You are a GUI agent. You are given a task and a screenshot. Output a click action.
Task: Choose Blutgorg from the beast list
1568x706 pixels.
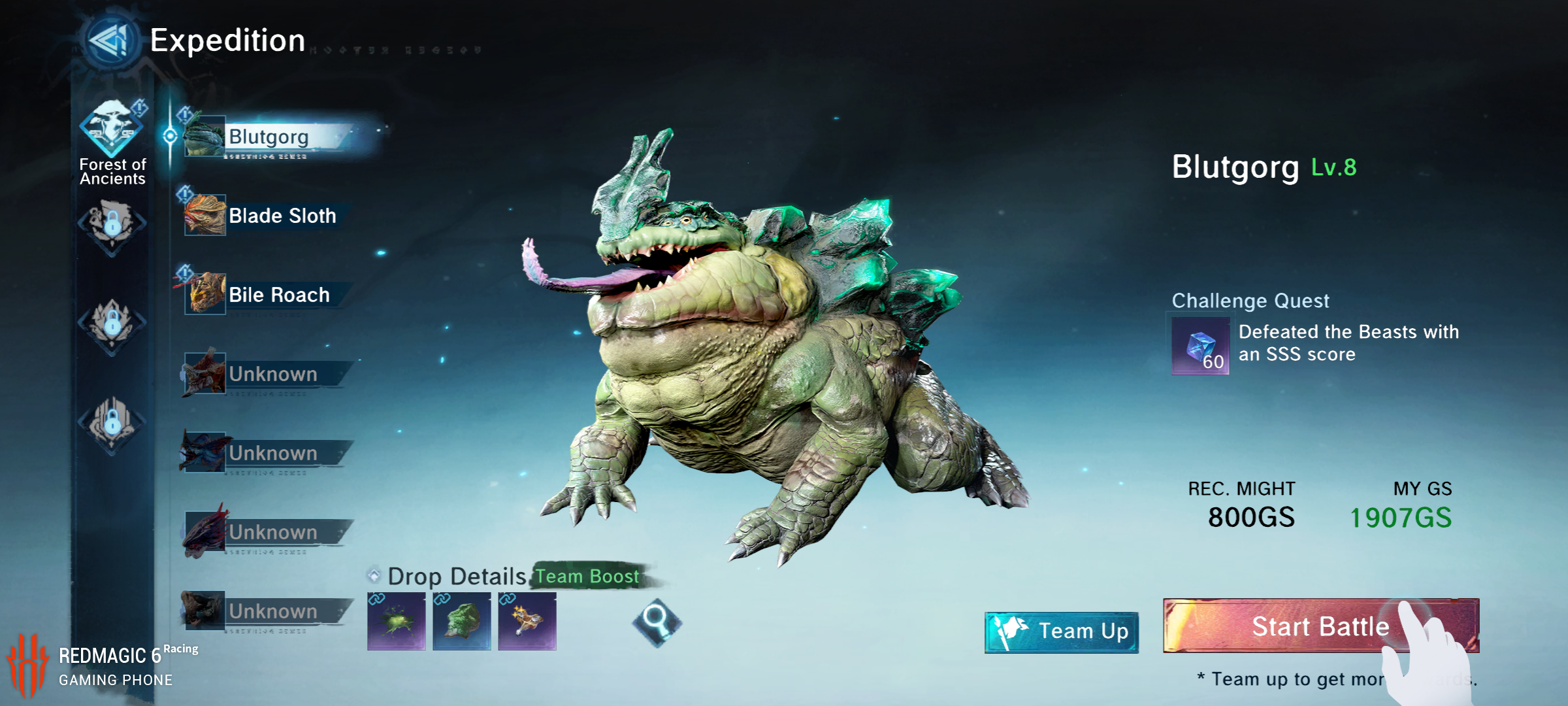point(268,137)
